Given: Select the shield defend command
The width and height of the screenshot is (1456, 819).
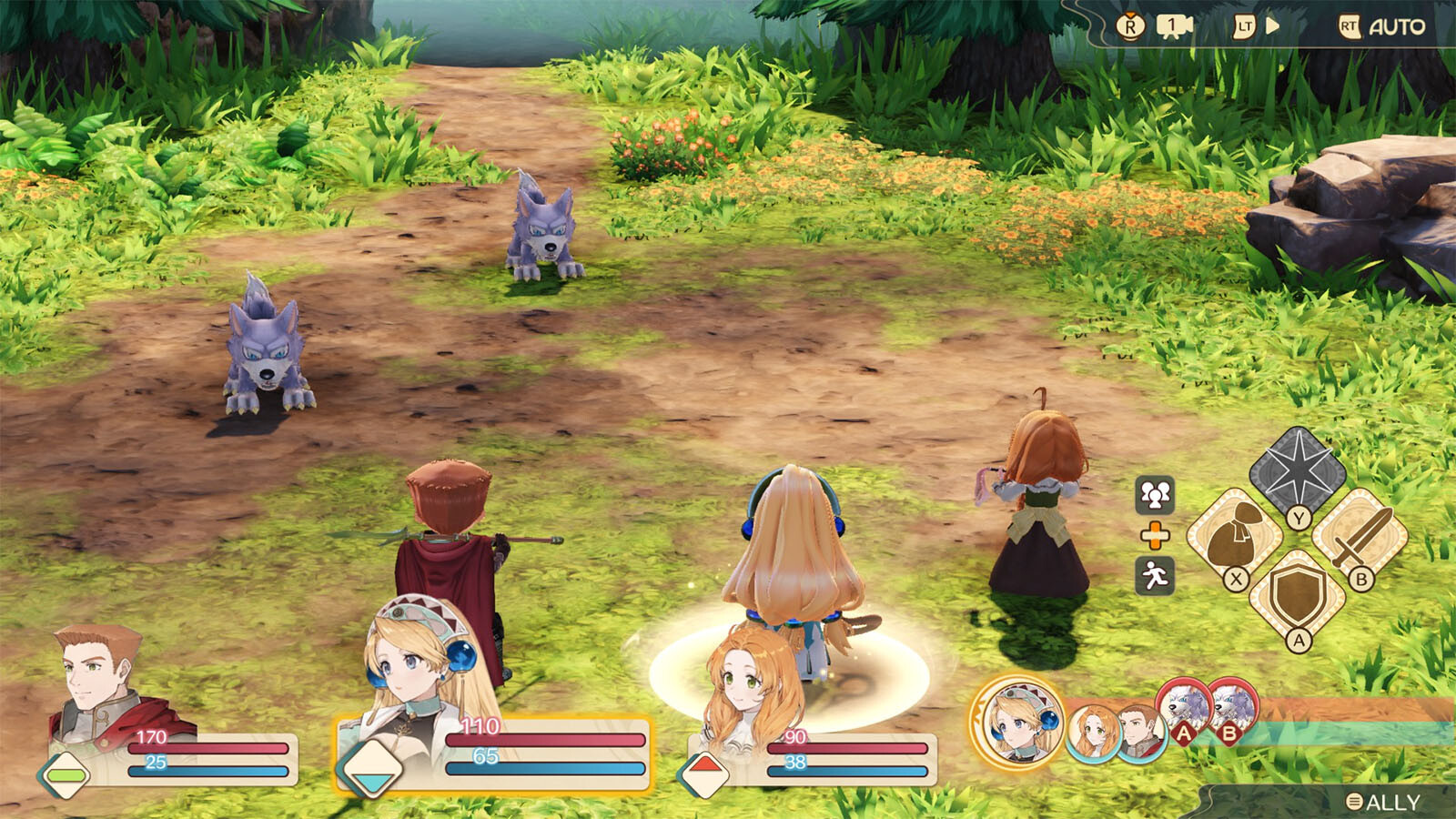Looking at the screenshot, I should coord(1299,596).
